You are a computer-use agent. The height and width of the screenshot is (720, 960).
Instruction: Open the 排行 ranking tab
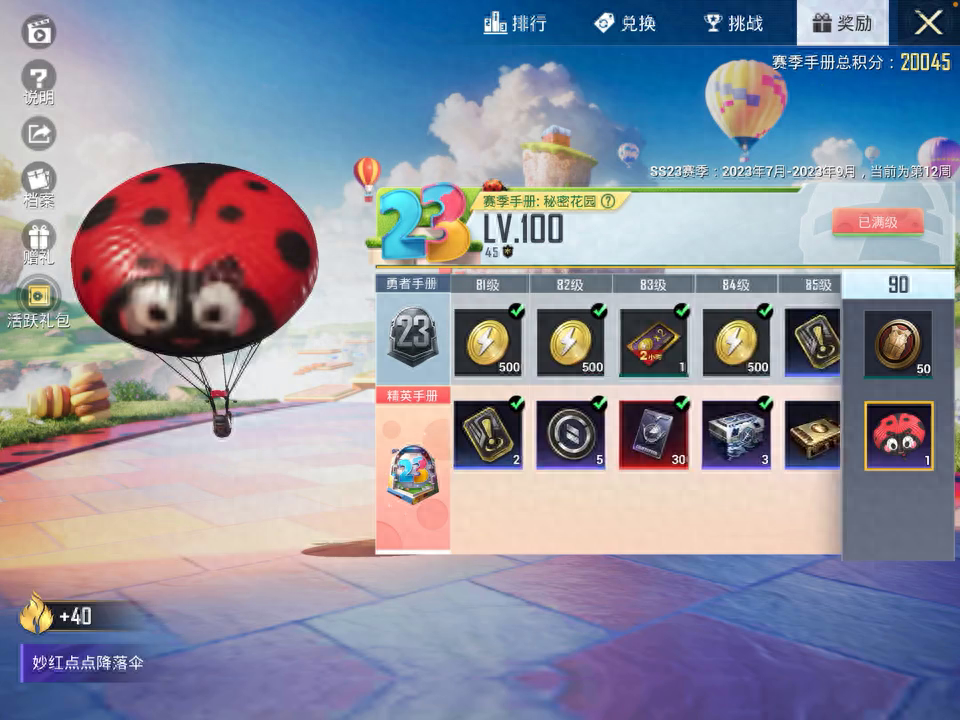coord(516,23)
